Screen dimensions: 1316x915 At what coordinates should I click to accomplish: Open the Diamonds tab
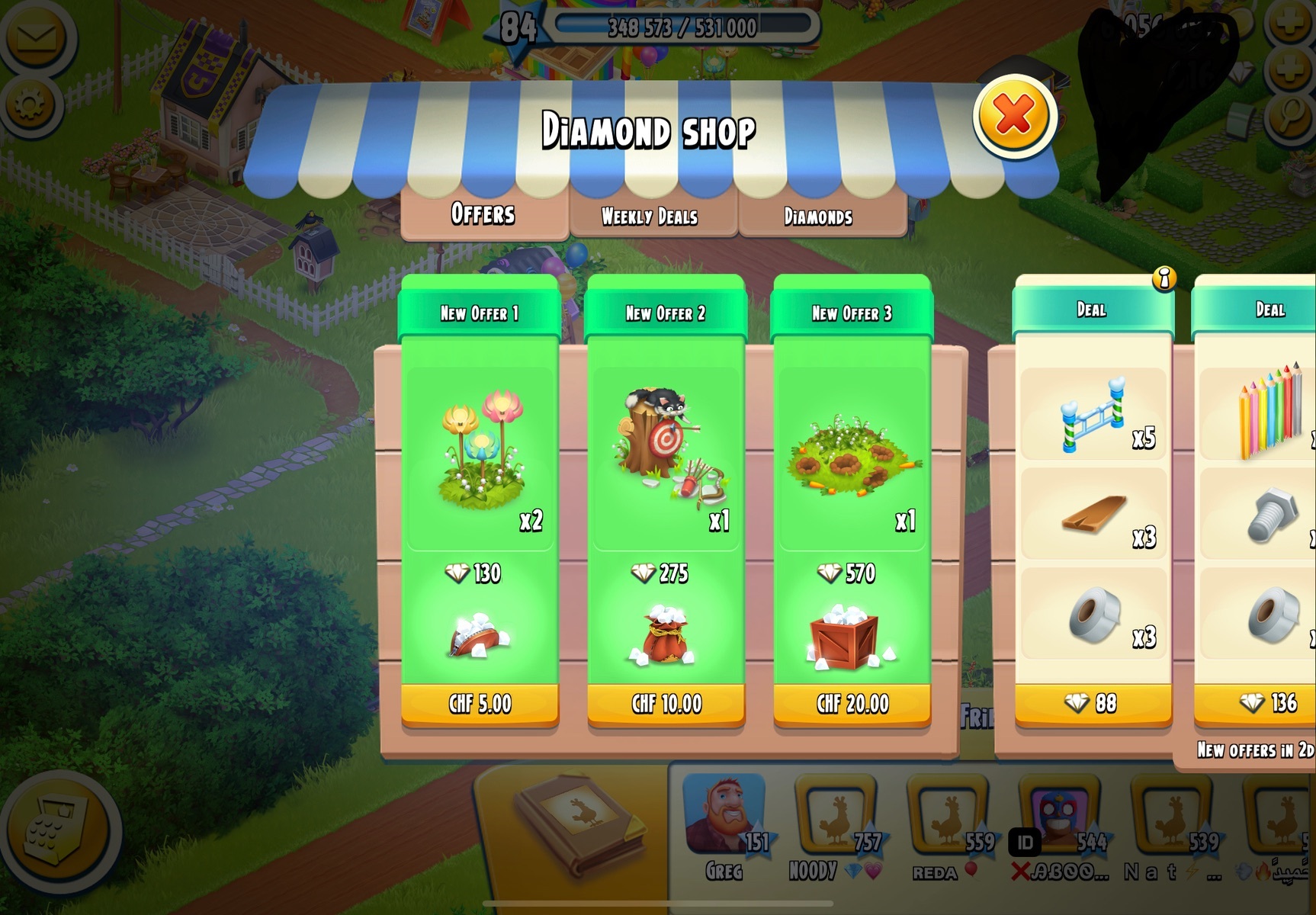click(818, 217)
